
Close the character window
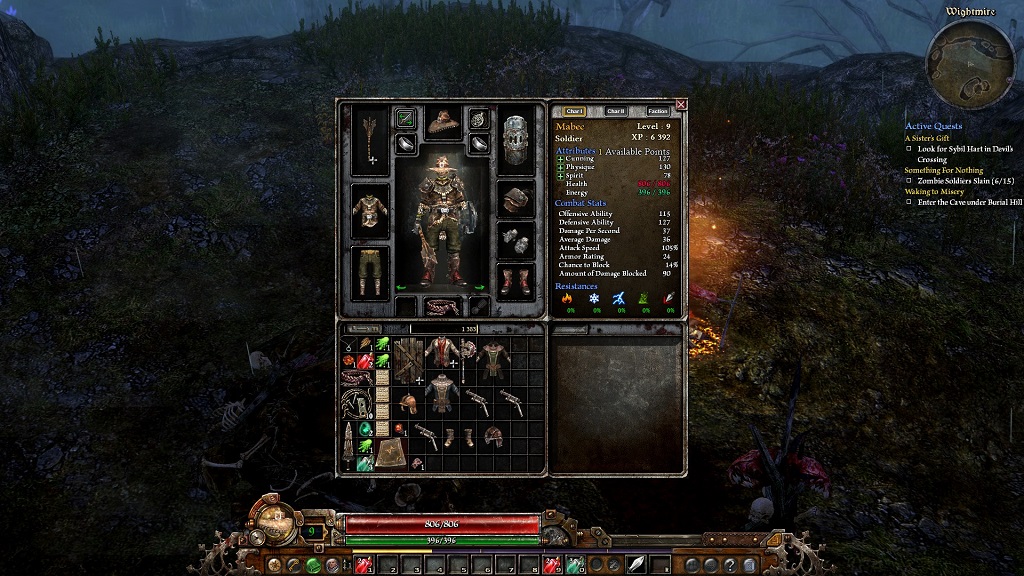point(681,104)
